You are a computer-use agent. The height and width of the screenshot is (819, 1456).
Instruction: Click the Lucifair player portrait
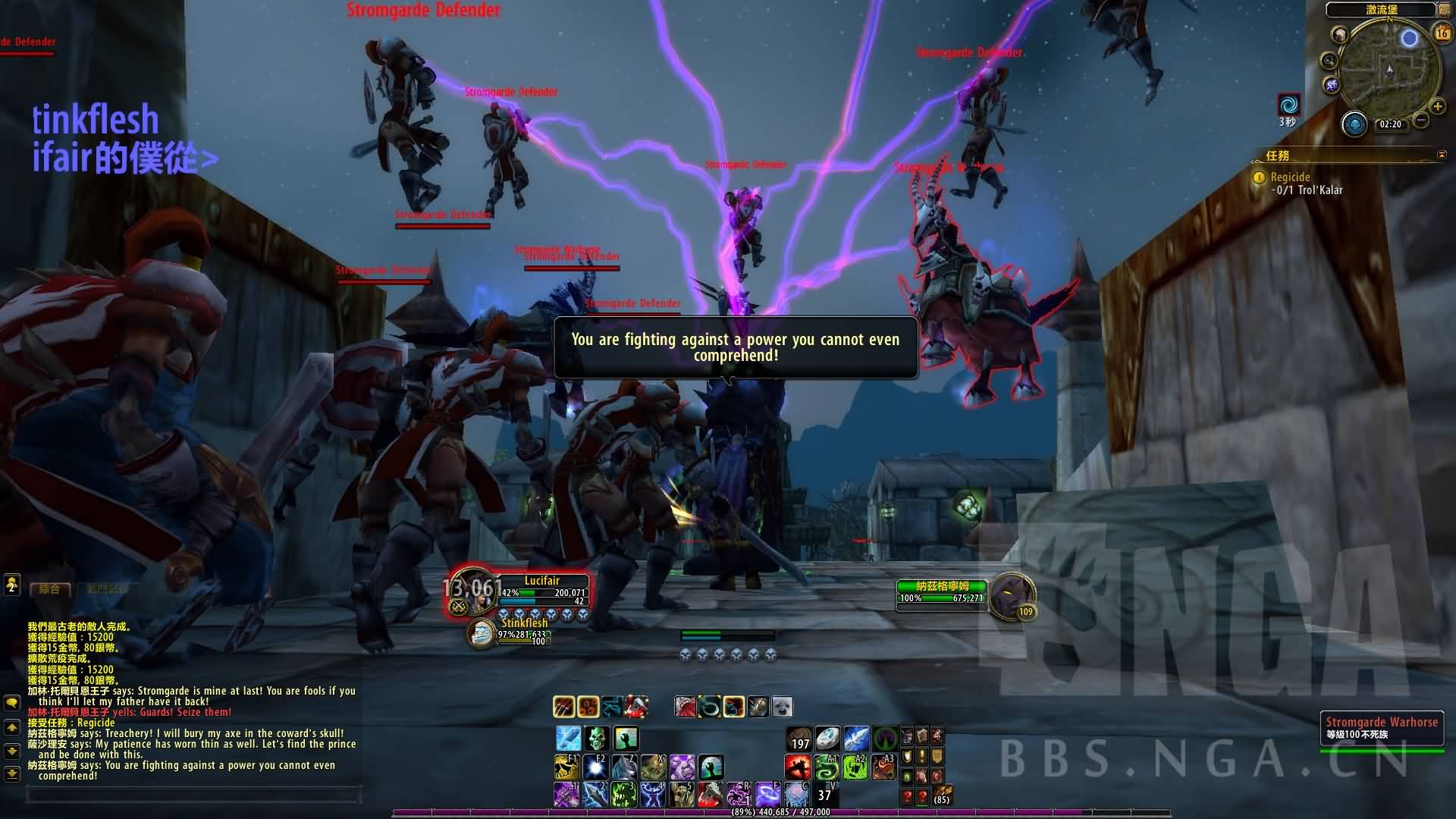coord(472,592)
